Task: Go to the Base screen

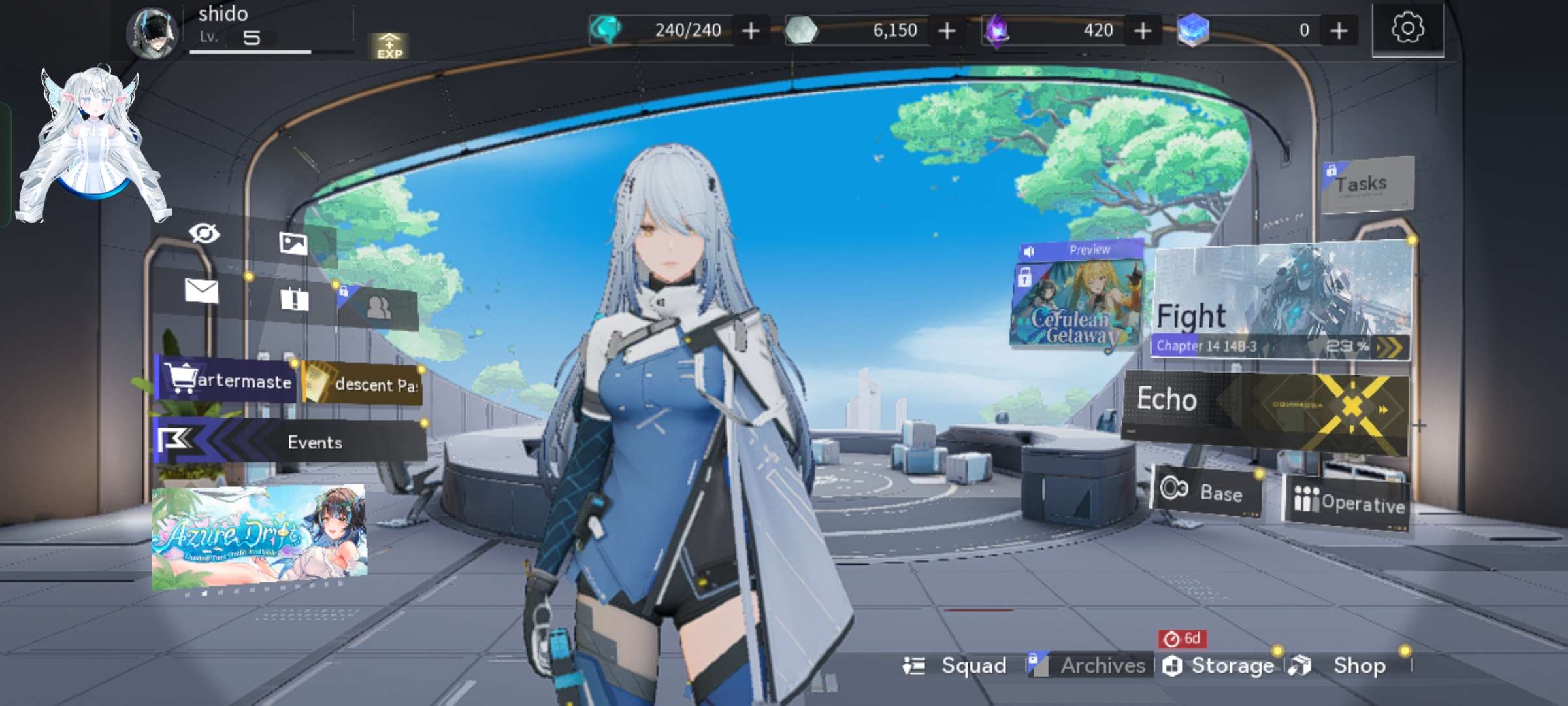Action: [x=1205, y=492]
